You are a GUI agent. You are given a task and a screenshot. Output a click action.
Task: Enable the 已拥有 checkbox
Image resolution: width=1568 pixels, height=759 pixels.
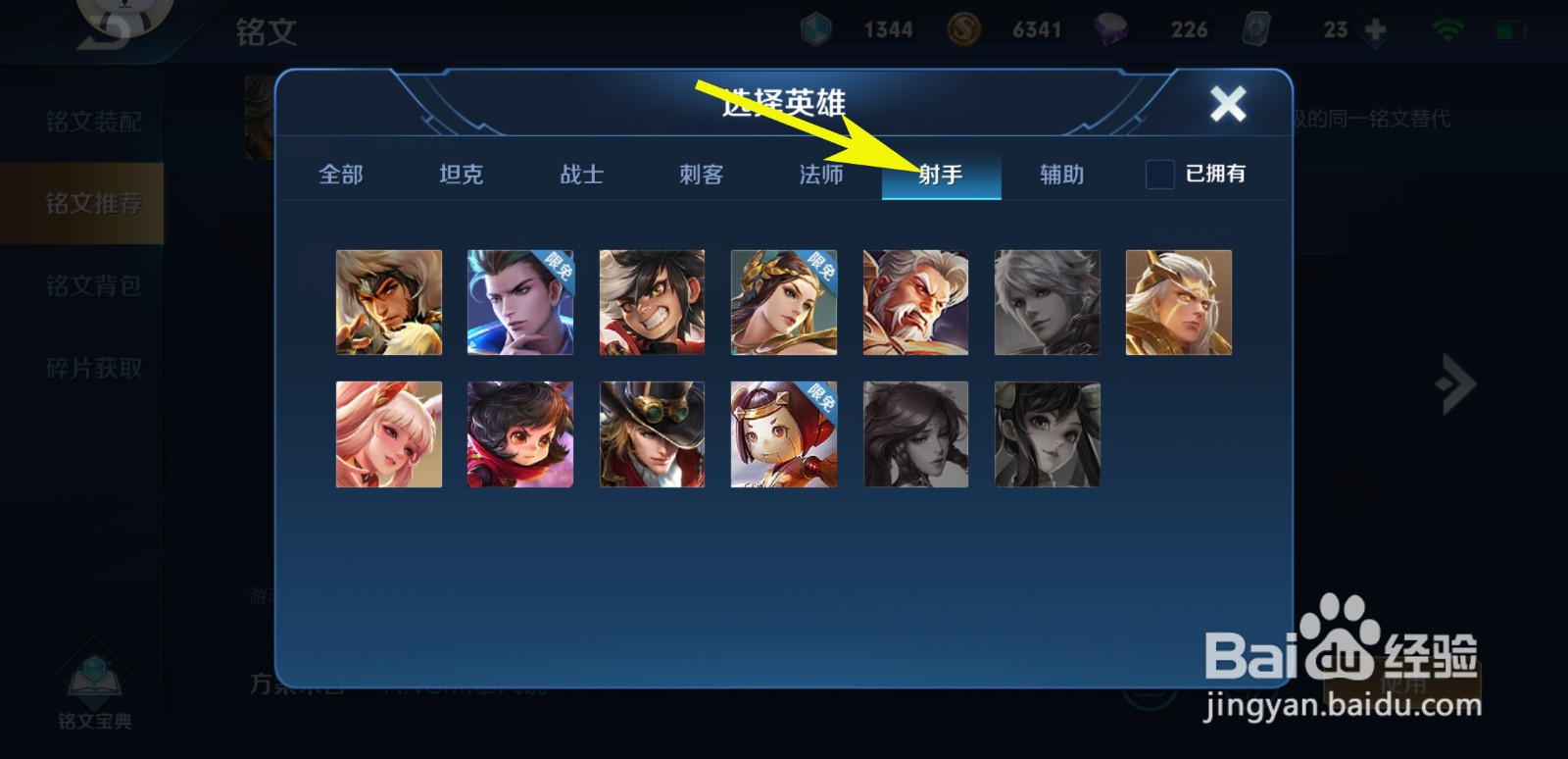(x=1159, y=175)
